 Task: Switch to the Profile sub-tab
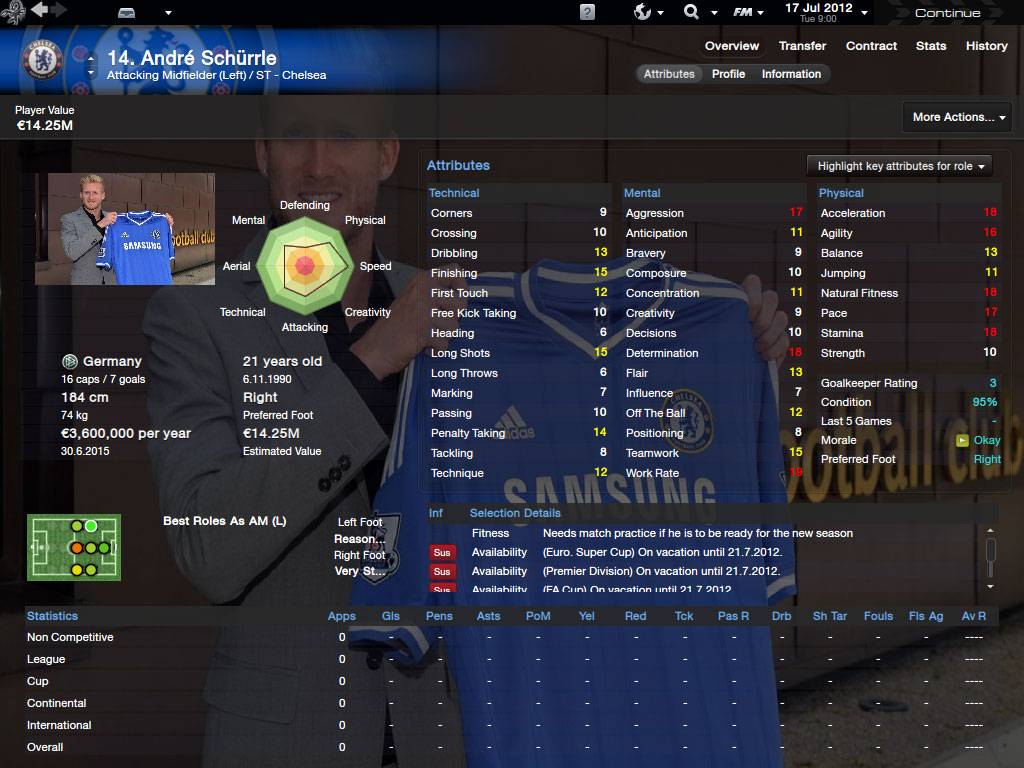(728, 74)
